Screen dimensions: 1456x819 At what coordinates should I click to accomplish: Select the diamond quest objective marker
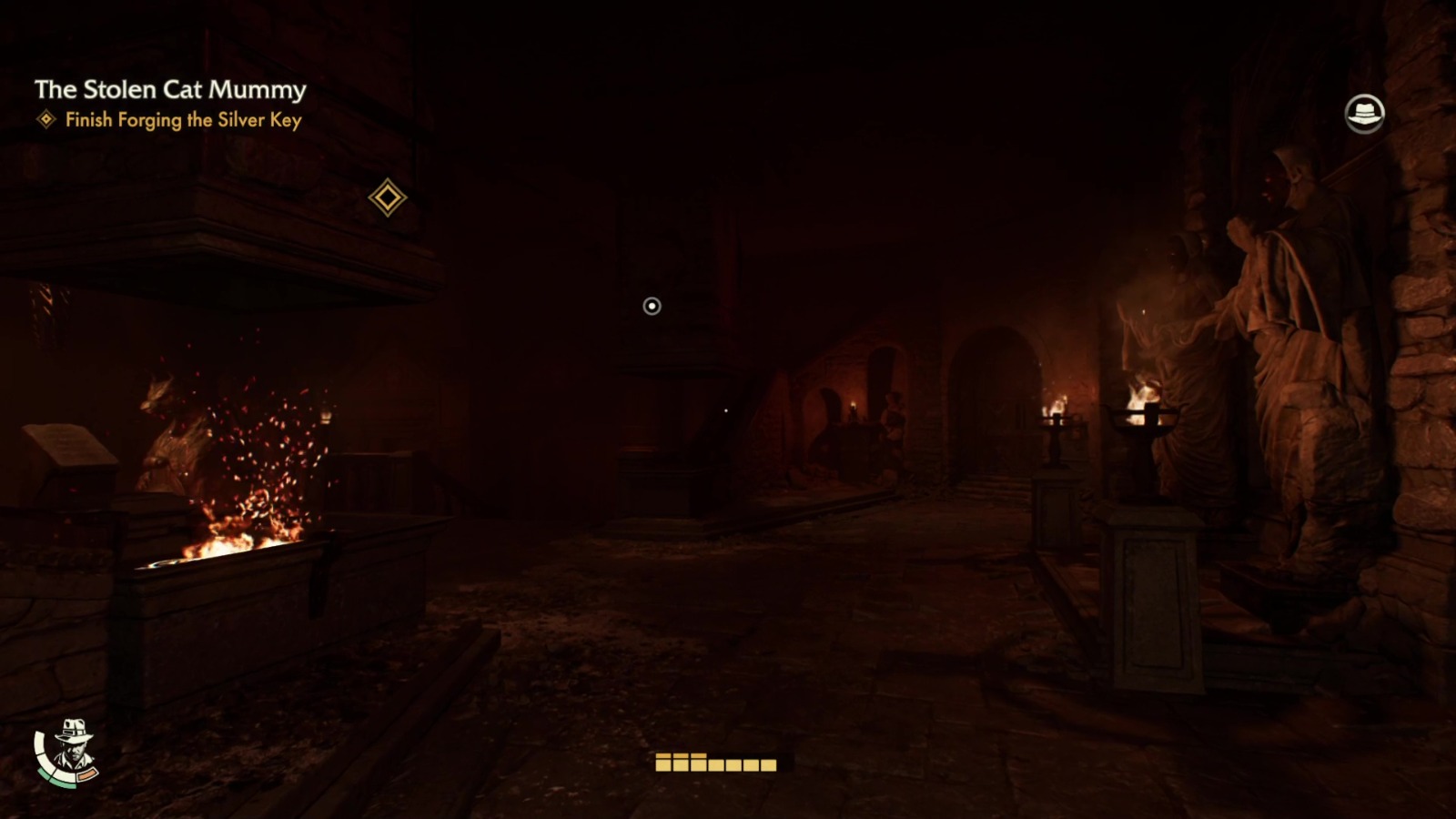click(x=389, y=197)
